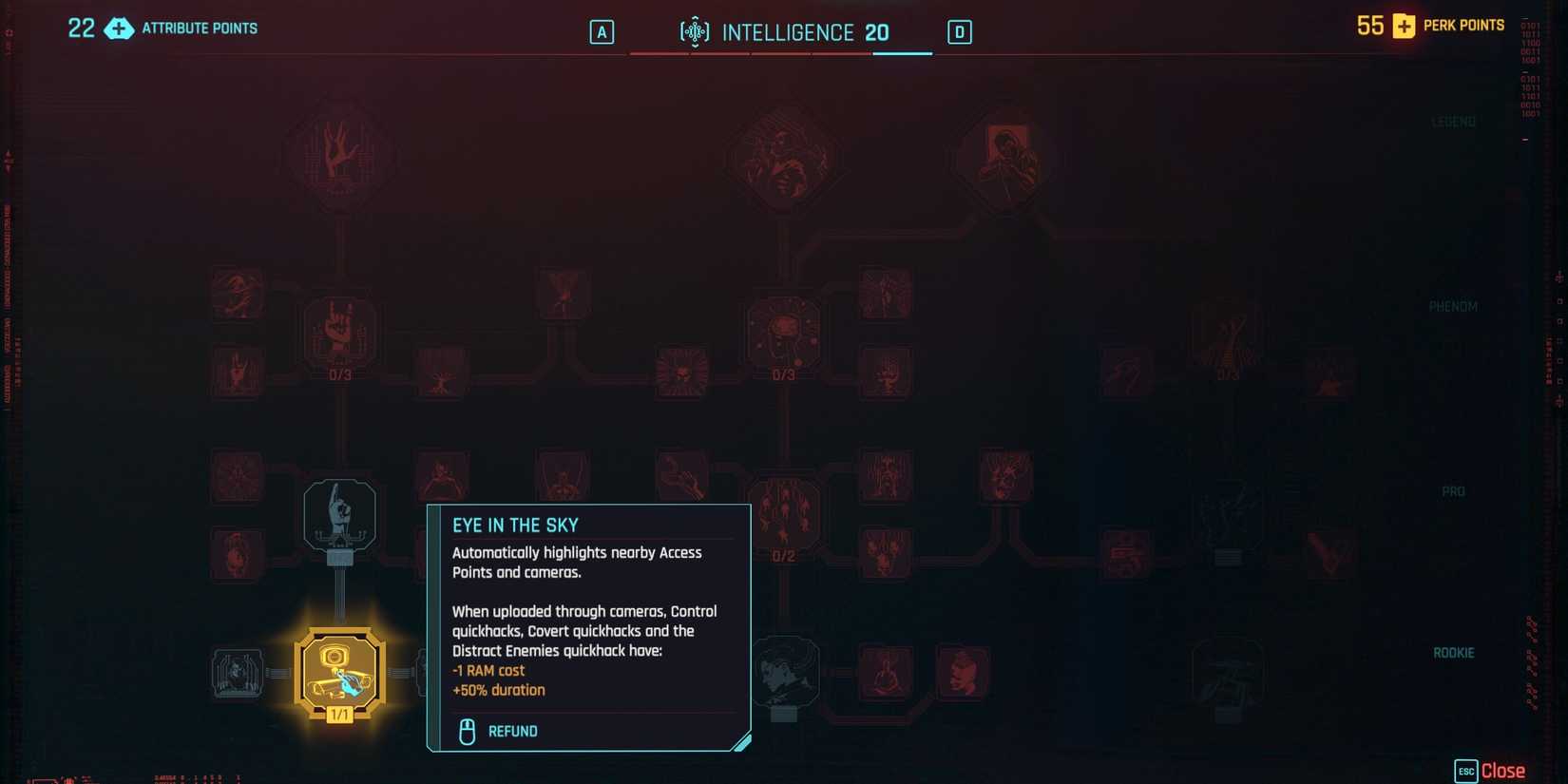
Task: Switch to the next attribute using the D arrow
Action: [959, 31]
